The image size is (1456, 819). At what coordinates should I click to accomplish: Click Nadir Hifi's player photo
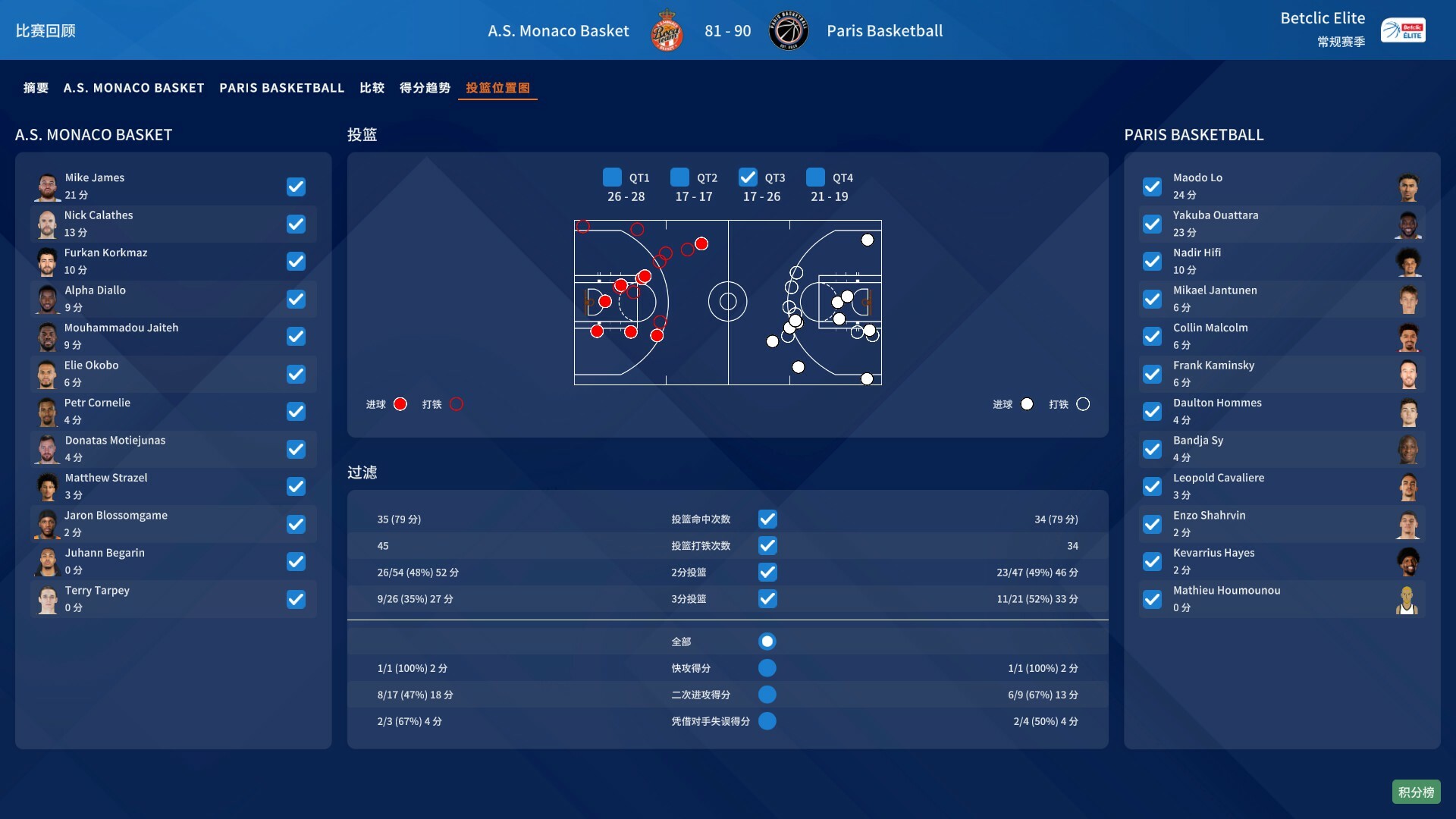pos(1409,261)
